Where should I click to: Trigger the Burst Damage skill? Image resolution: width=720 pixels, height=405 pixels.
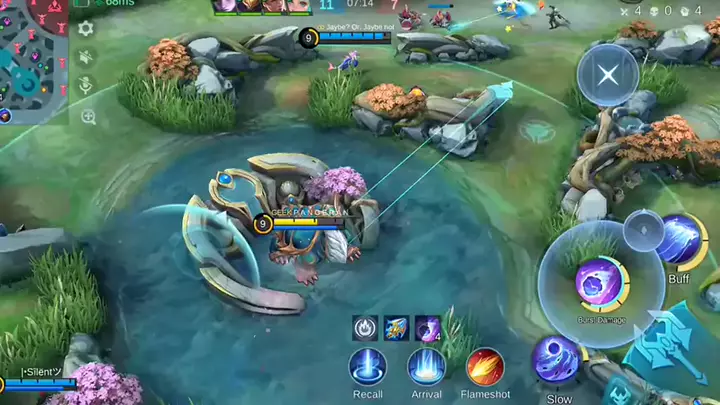click(601, 284)
